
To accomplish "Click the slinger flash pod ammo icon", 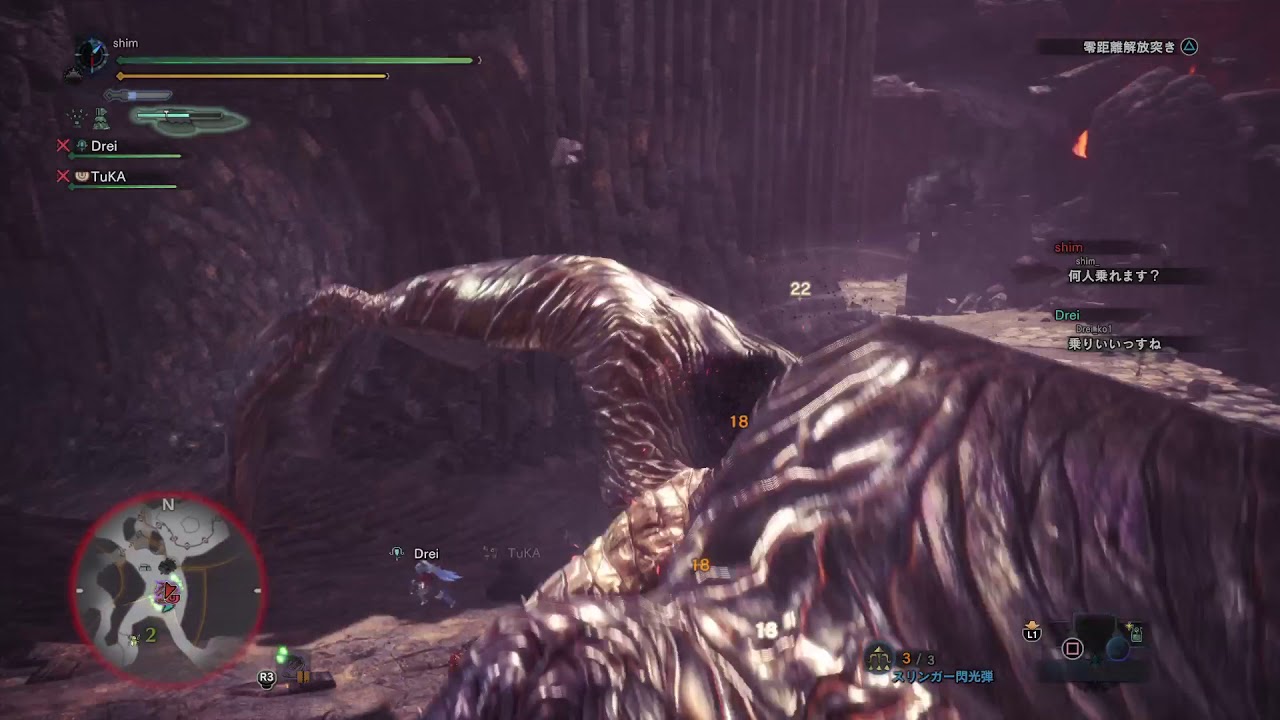I will (879, 658).
